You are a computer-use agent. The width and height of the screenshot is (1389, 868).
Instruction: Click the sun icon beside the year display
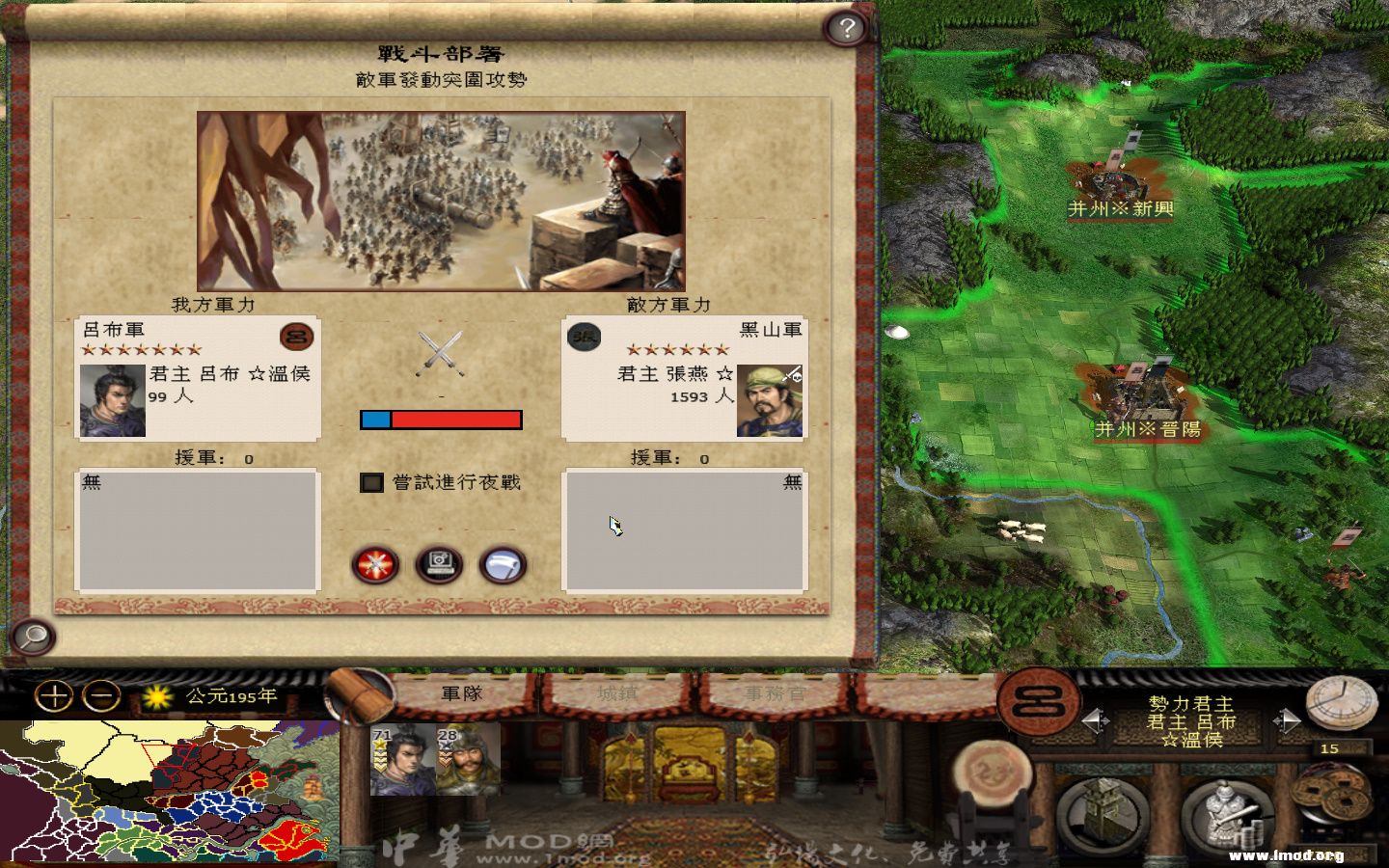click(x=155, y=694)
